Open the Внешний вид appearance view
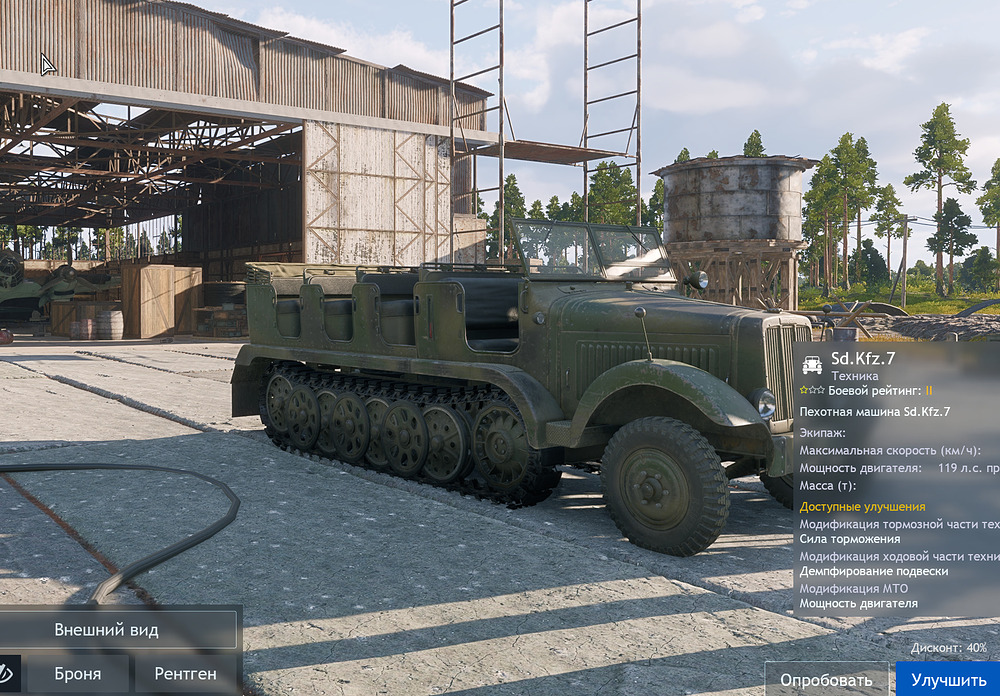 (x=120, y=630)
